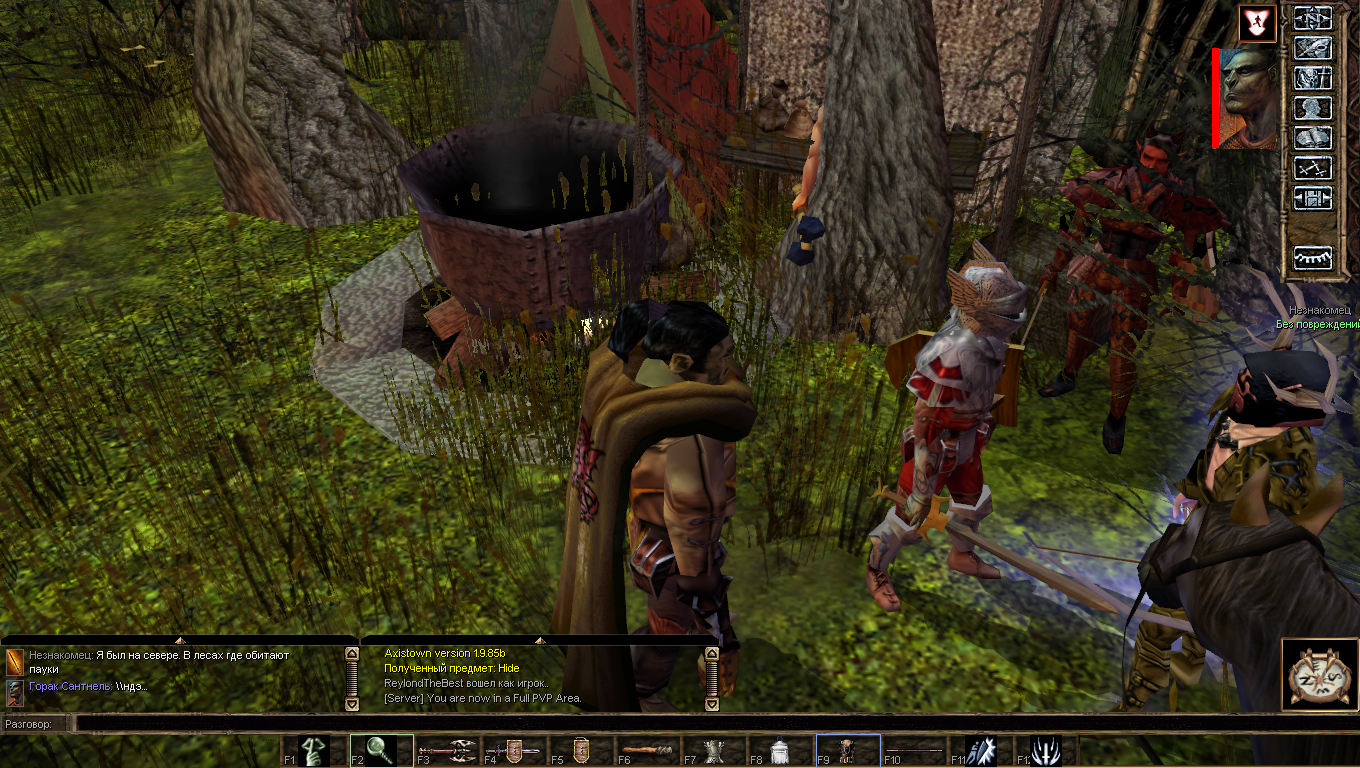Toggle player-versus-player crossed swords button
Image resolution: width=1360 pixels, height=768 pixels.
pos(1313,168)
